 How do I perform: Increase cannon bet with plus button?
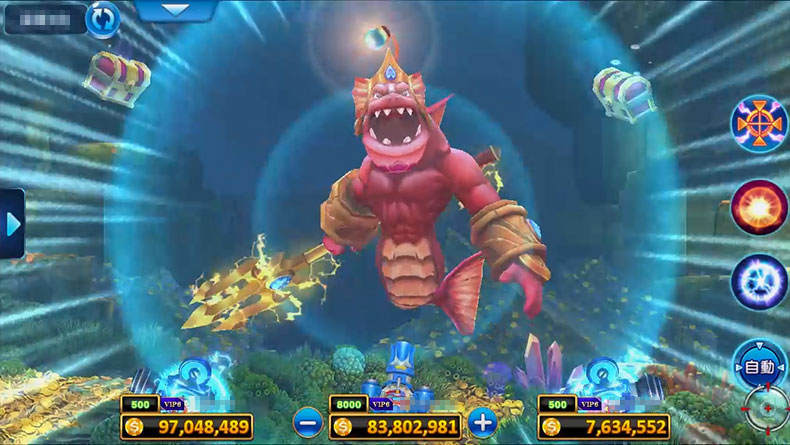coord(483,422)
